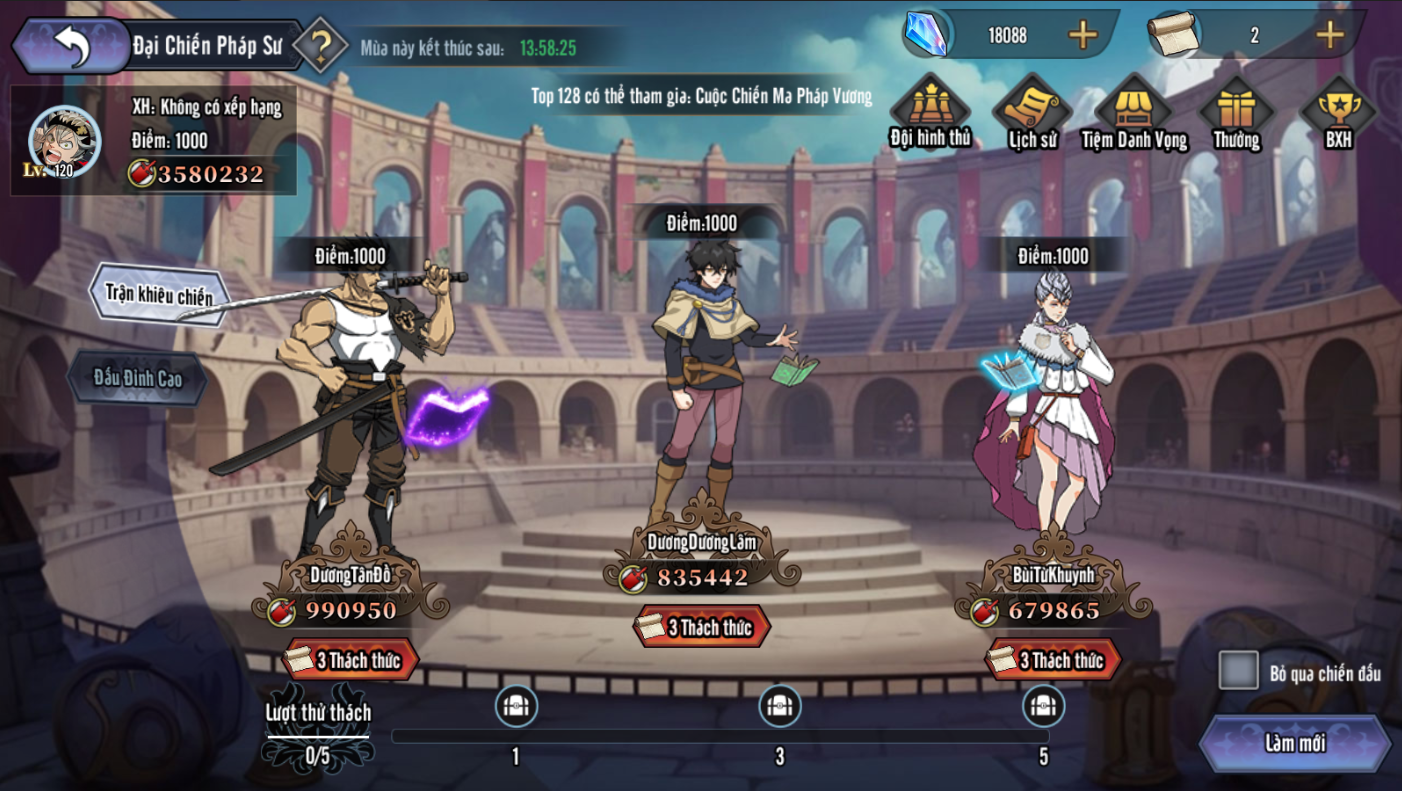Image resolution: width=1402 pixels, height=791 pixels.
Task: Open the player avatar profile
Action: click(x=65, y=141)
